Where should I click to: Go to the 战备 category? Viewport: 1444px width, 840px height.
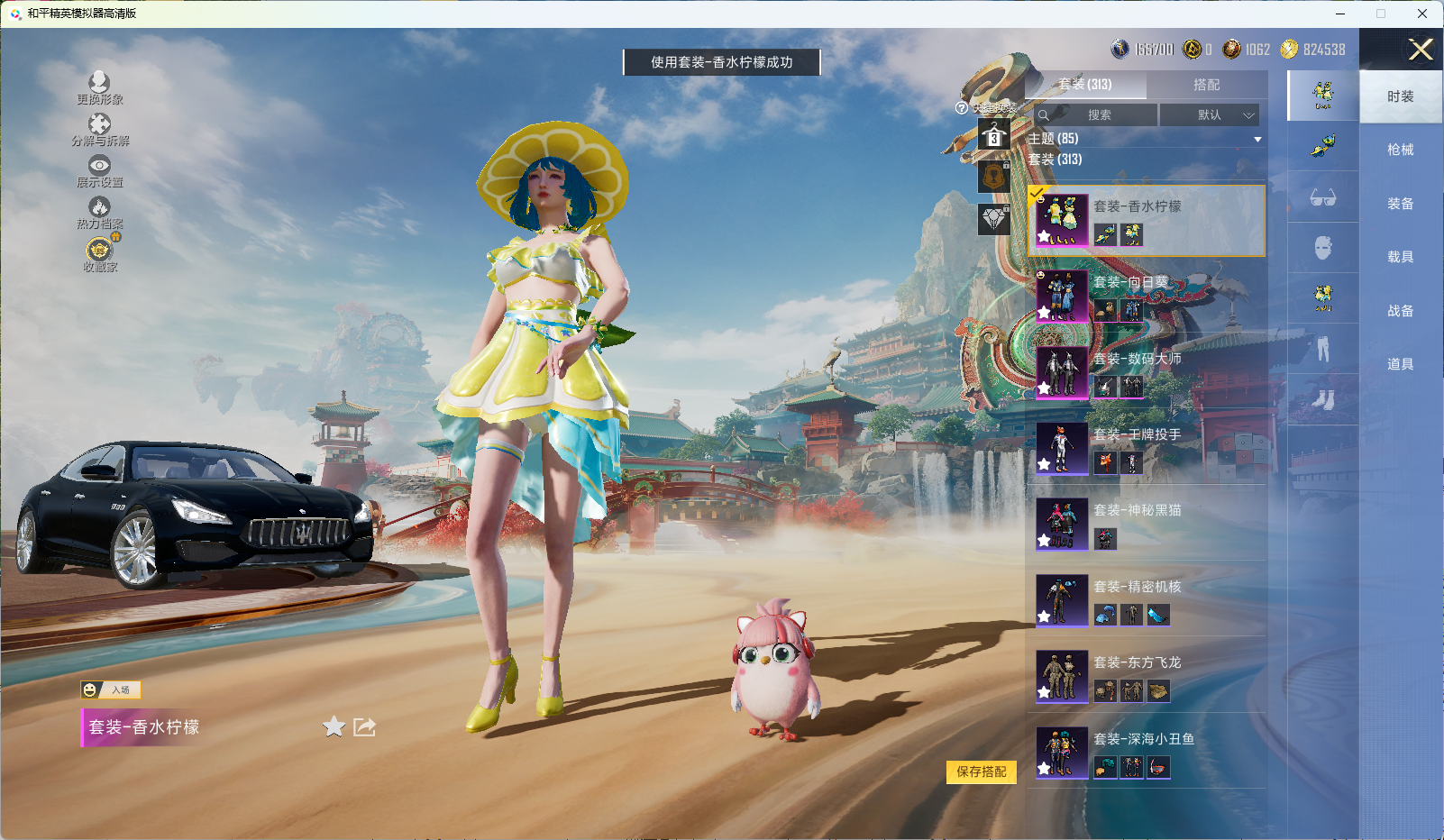pyautogui.click(x=1400, y=311)
